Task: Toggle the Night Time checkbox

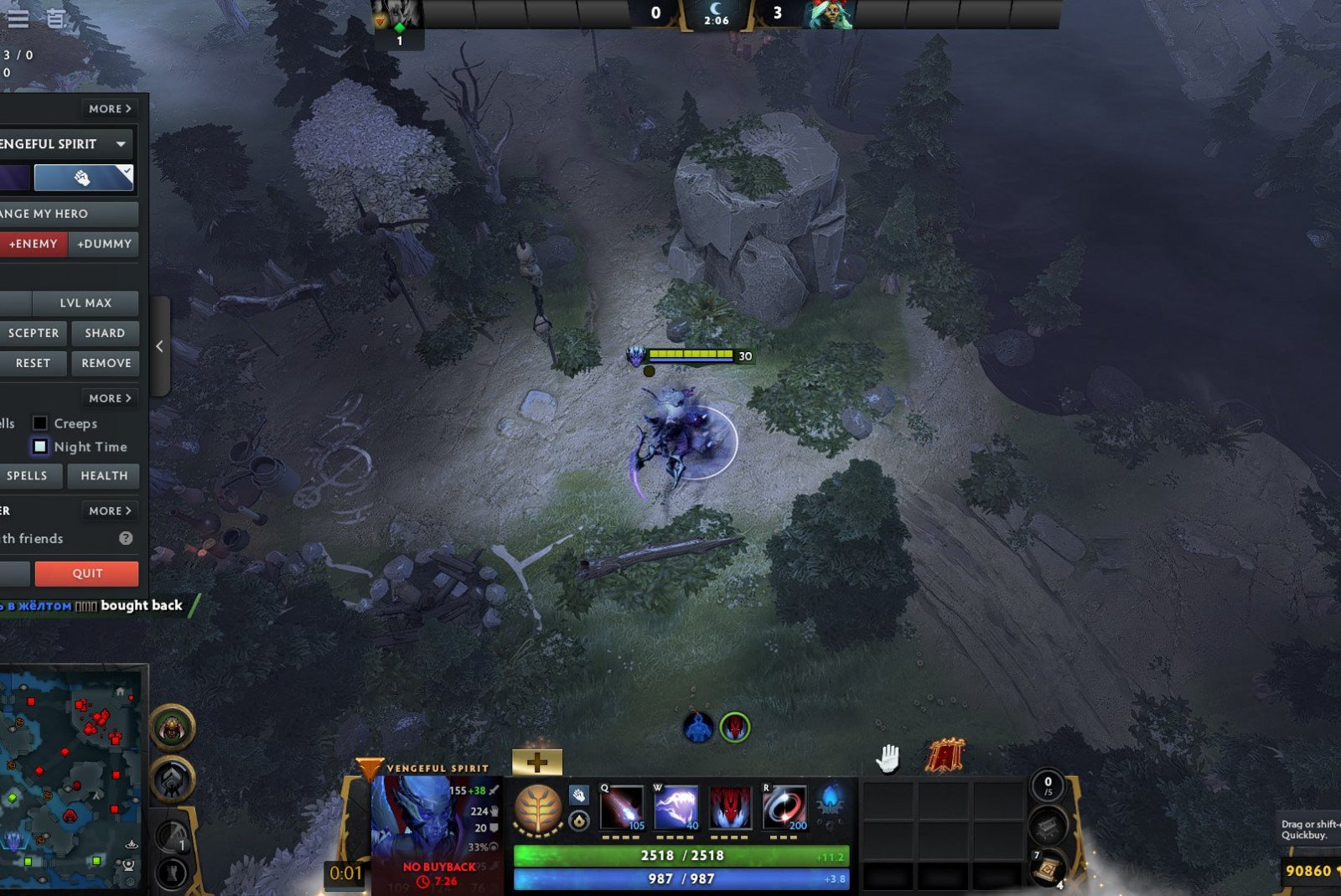Action: (x=40, y=447)
